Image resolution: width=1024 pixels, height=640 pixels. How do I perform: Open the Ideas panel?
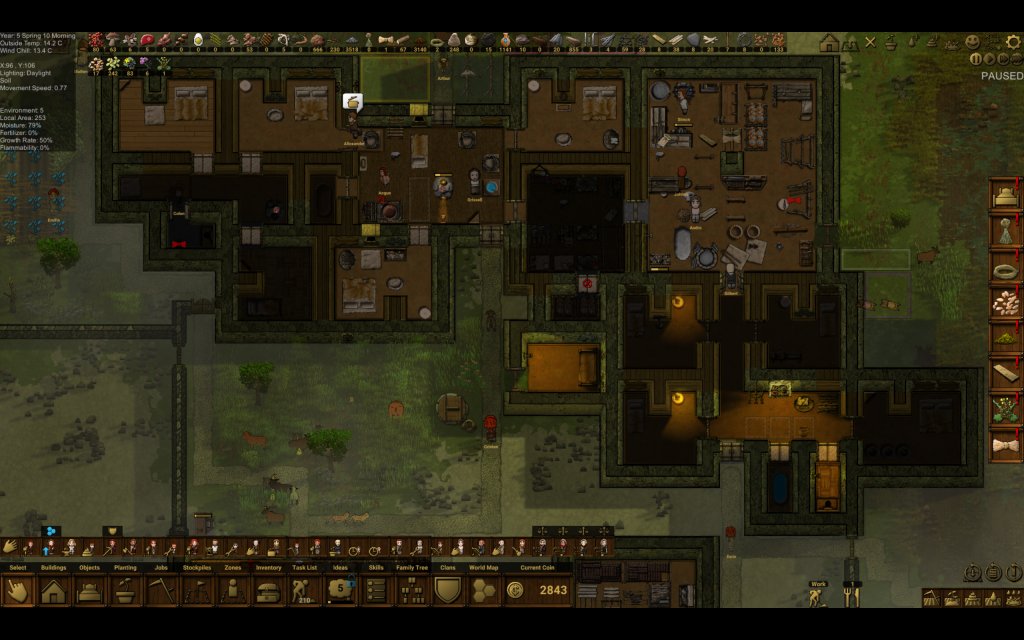click(x=340, y=590)
